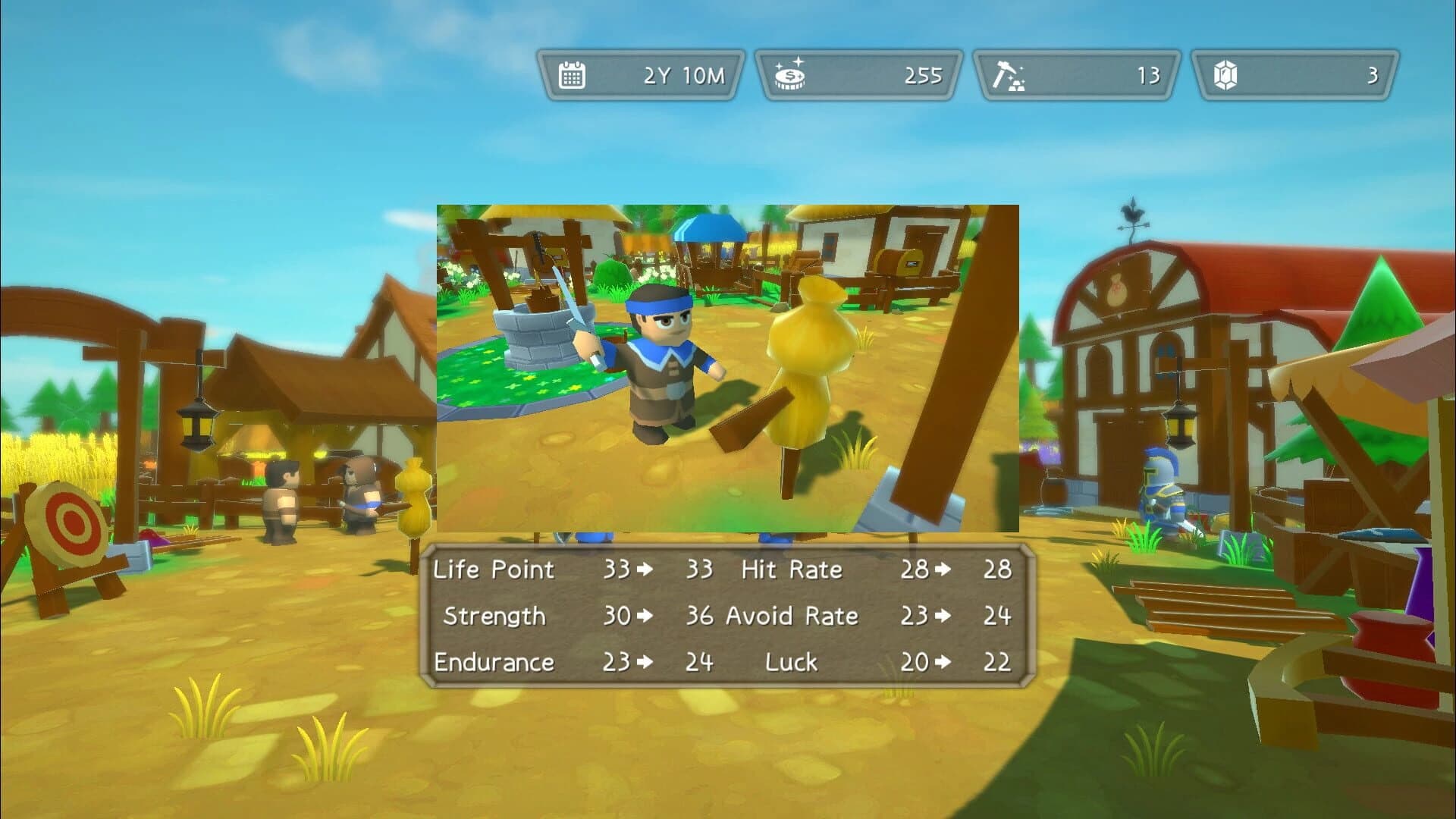Click the hammer and ore resource icon
The height and width of the screenshot is (819, 1456).
(x=1009, y=75)
